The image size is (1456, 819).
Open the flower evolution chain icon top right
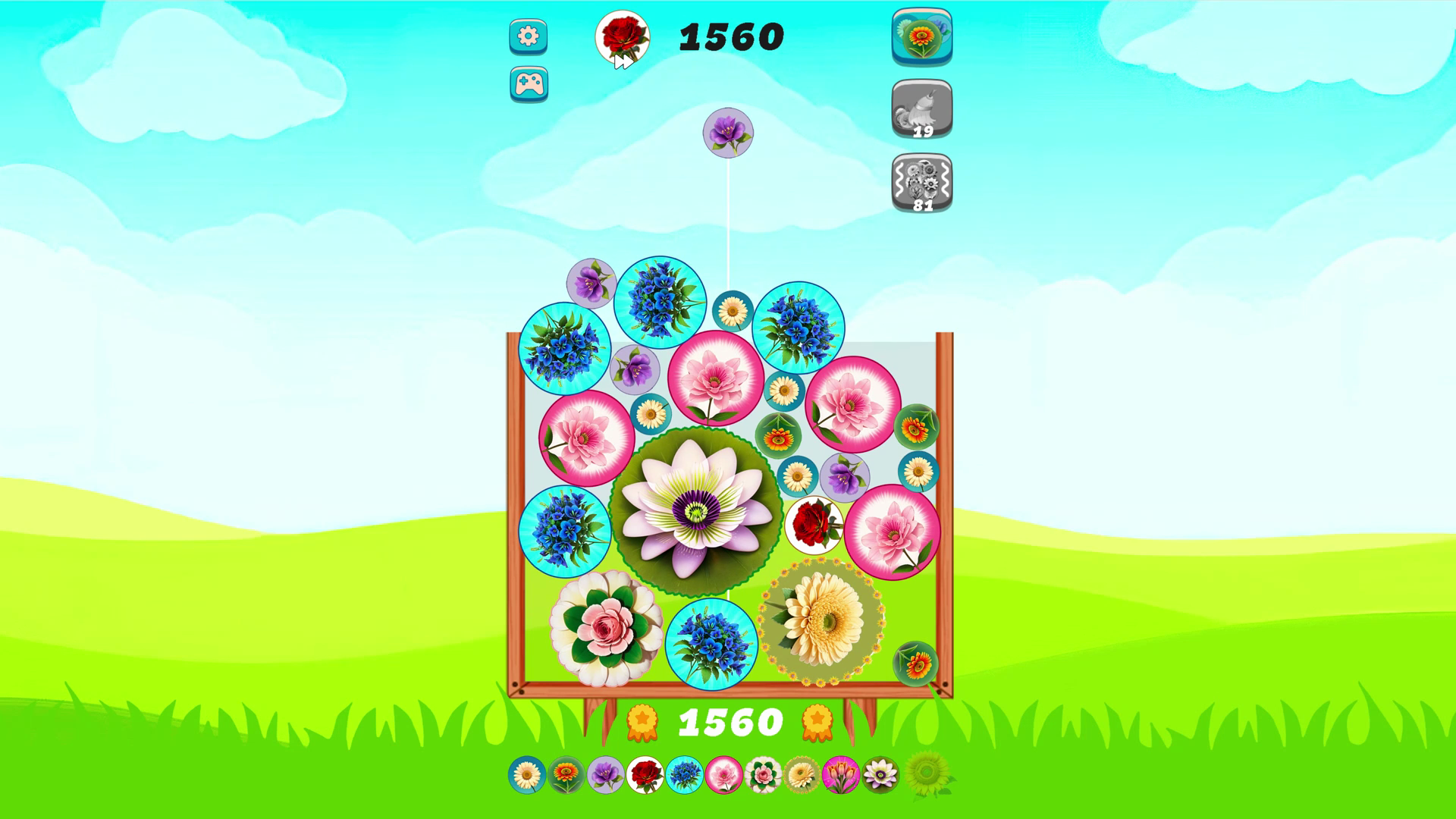(921, 36)
